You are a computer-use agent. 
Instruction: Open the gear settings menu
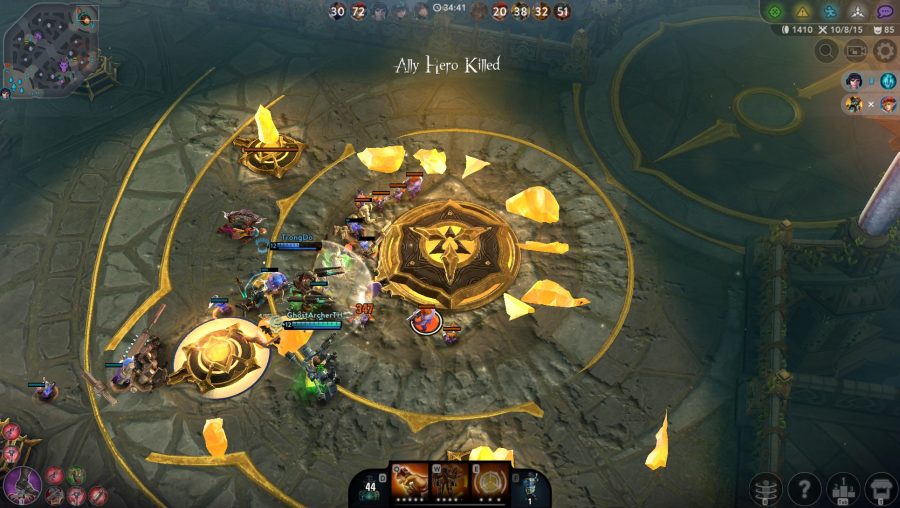click(x=885, y=51)
